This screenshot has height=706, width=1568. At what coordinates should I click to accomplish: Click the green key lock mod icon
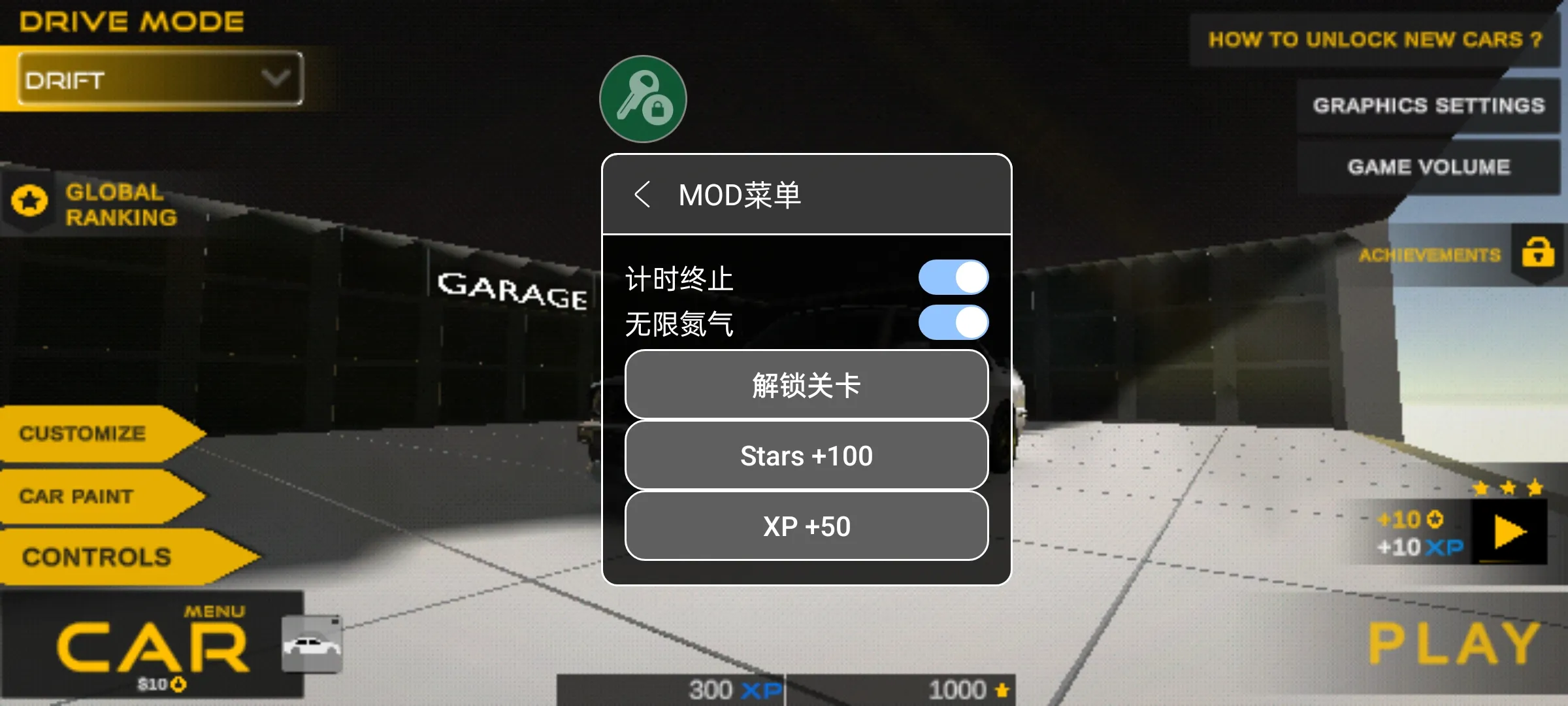[x=642, y=98]
